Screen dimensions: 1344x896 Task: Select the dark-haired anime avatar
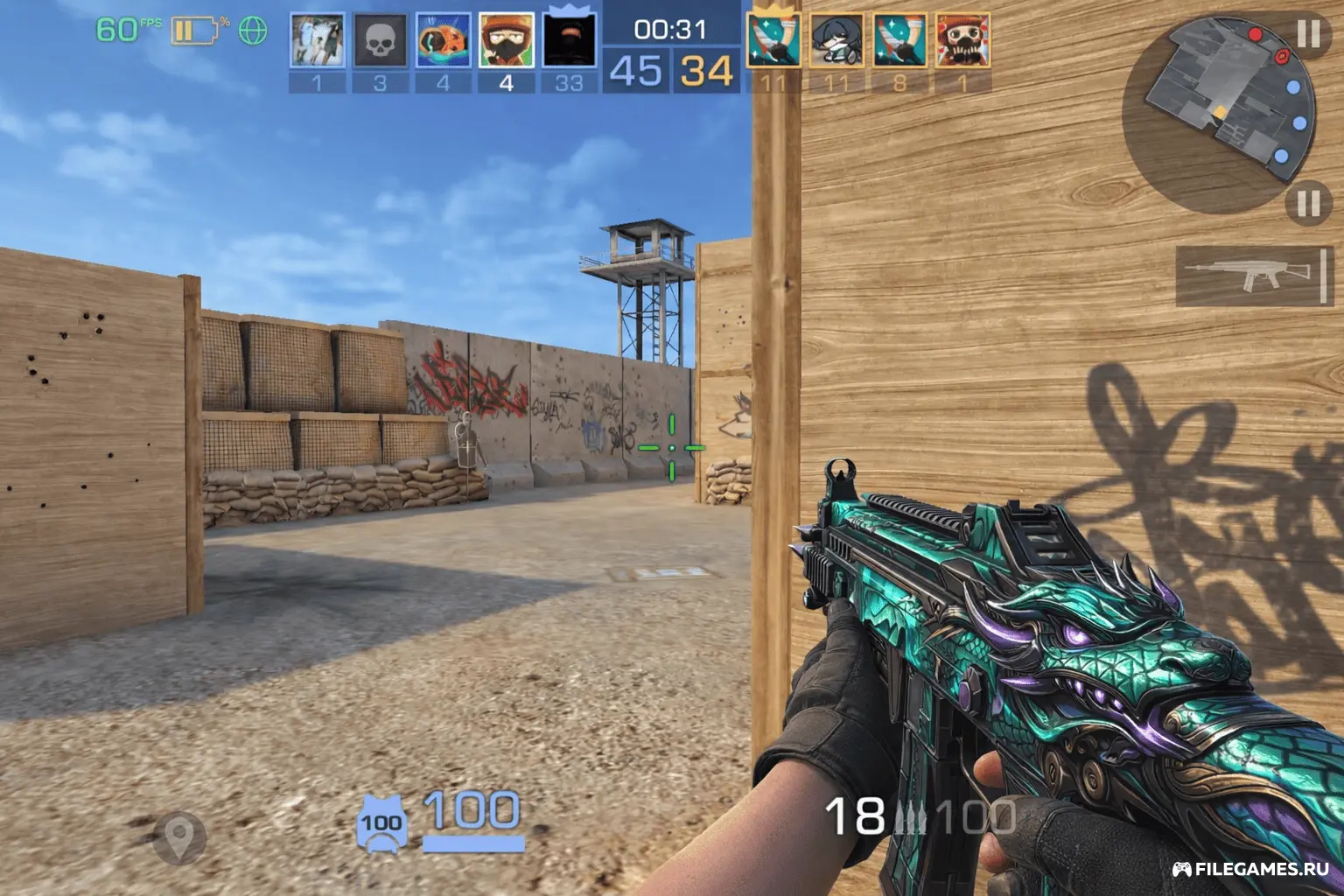pyautogui.click(x=836, y=41)
